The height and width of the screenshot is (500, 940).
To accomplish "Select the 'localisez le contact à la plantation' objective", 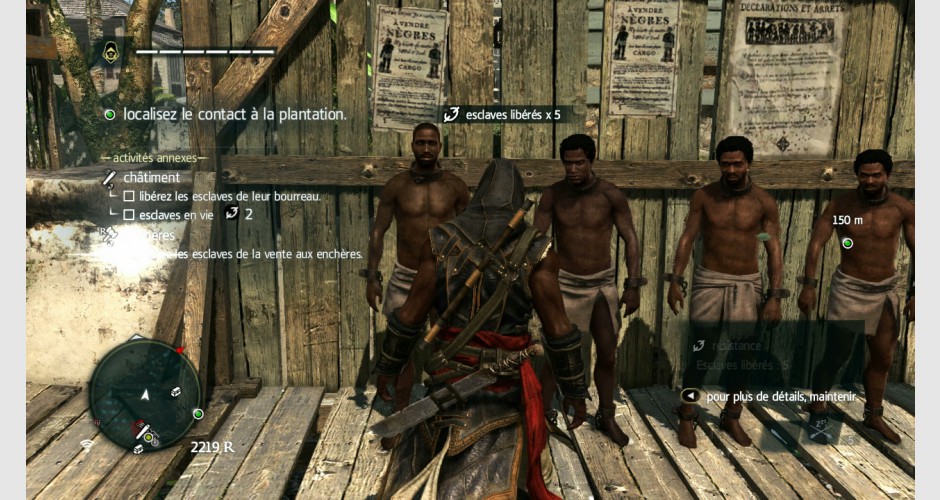I will coord(234,114).
